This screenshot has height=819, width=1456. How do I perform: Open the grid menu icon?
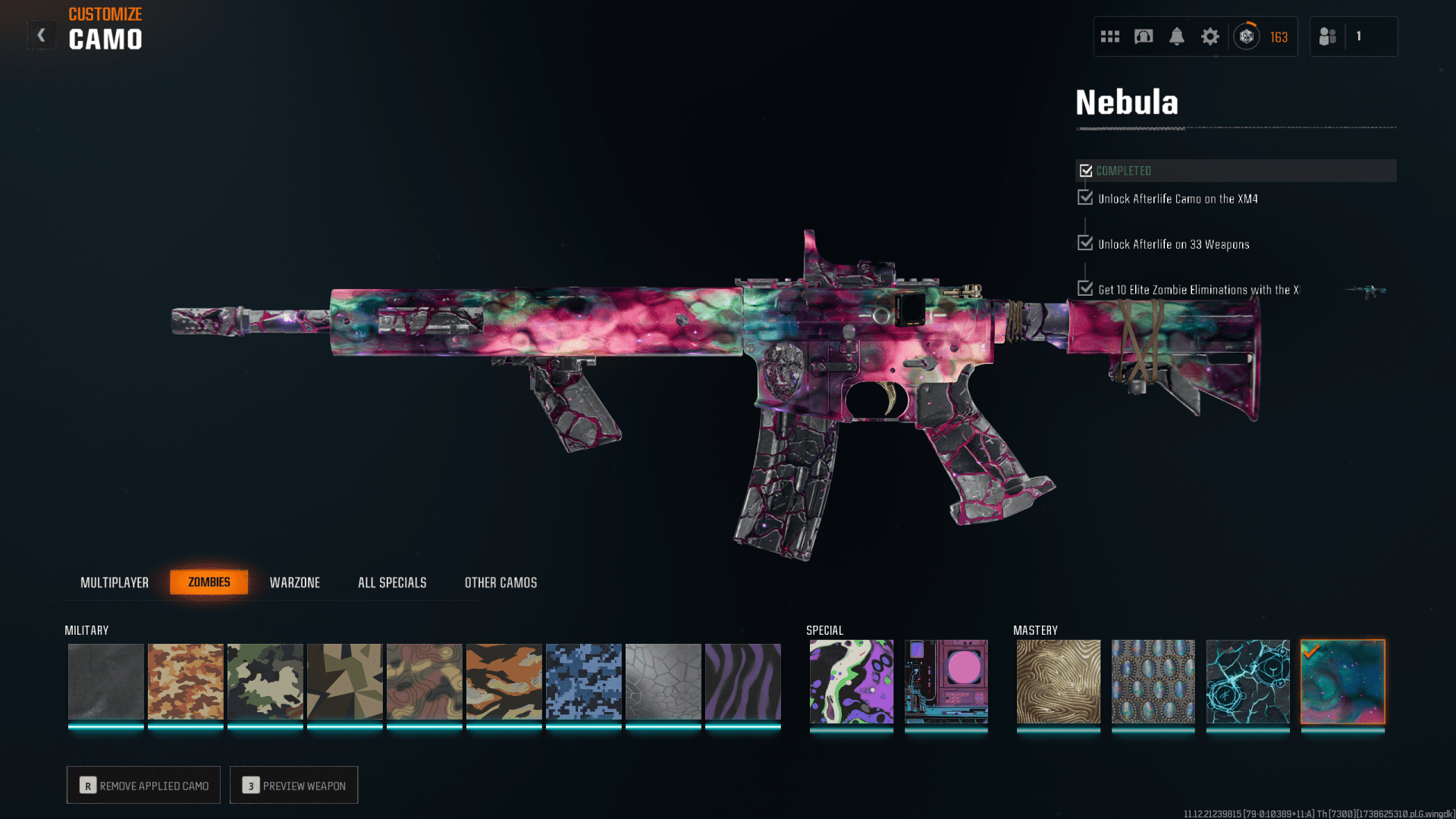pos(1110,36)
